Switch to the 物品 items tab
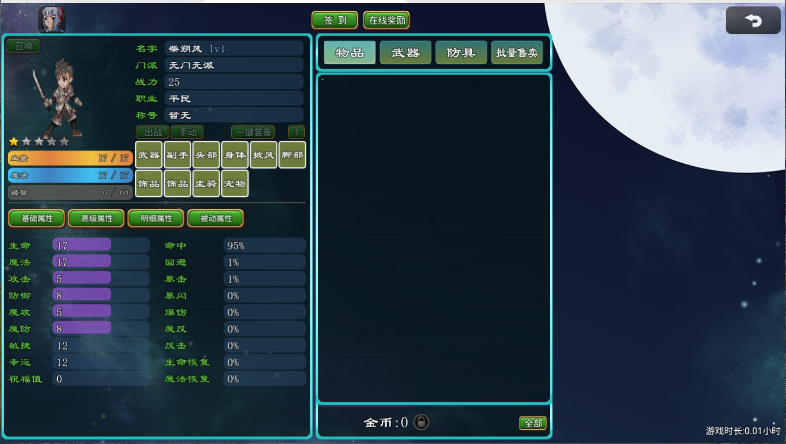The width and height of the screenshot is (786, 444). pos(349,53)
